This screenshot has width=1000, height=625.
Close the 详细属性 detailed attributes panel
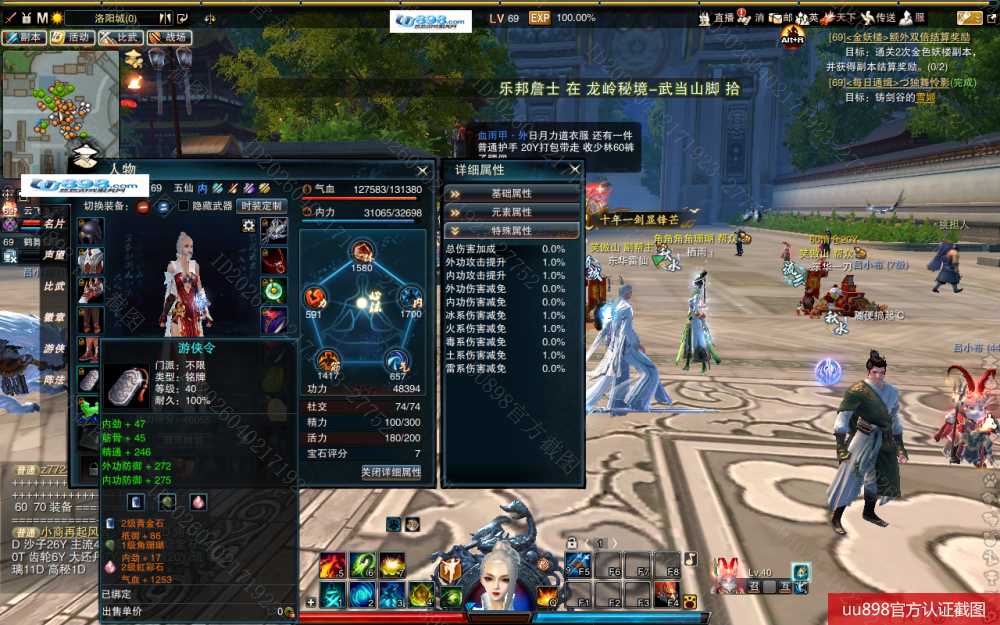pos(575,170)
